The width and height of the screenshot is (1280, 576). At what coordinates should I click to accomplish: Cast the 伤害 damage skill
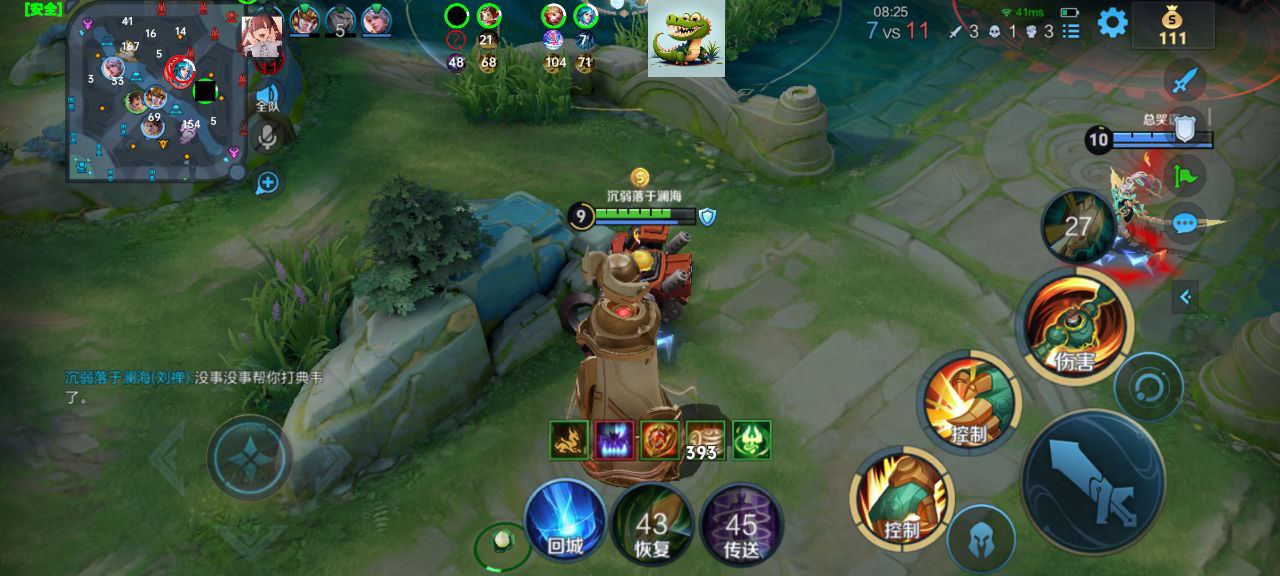pyautogui.click(x=1075, y=325)
